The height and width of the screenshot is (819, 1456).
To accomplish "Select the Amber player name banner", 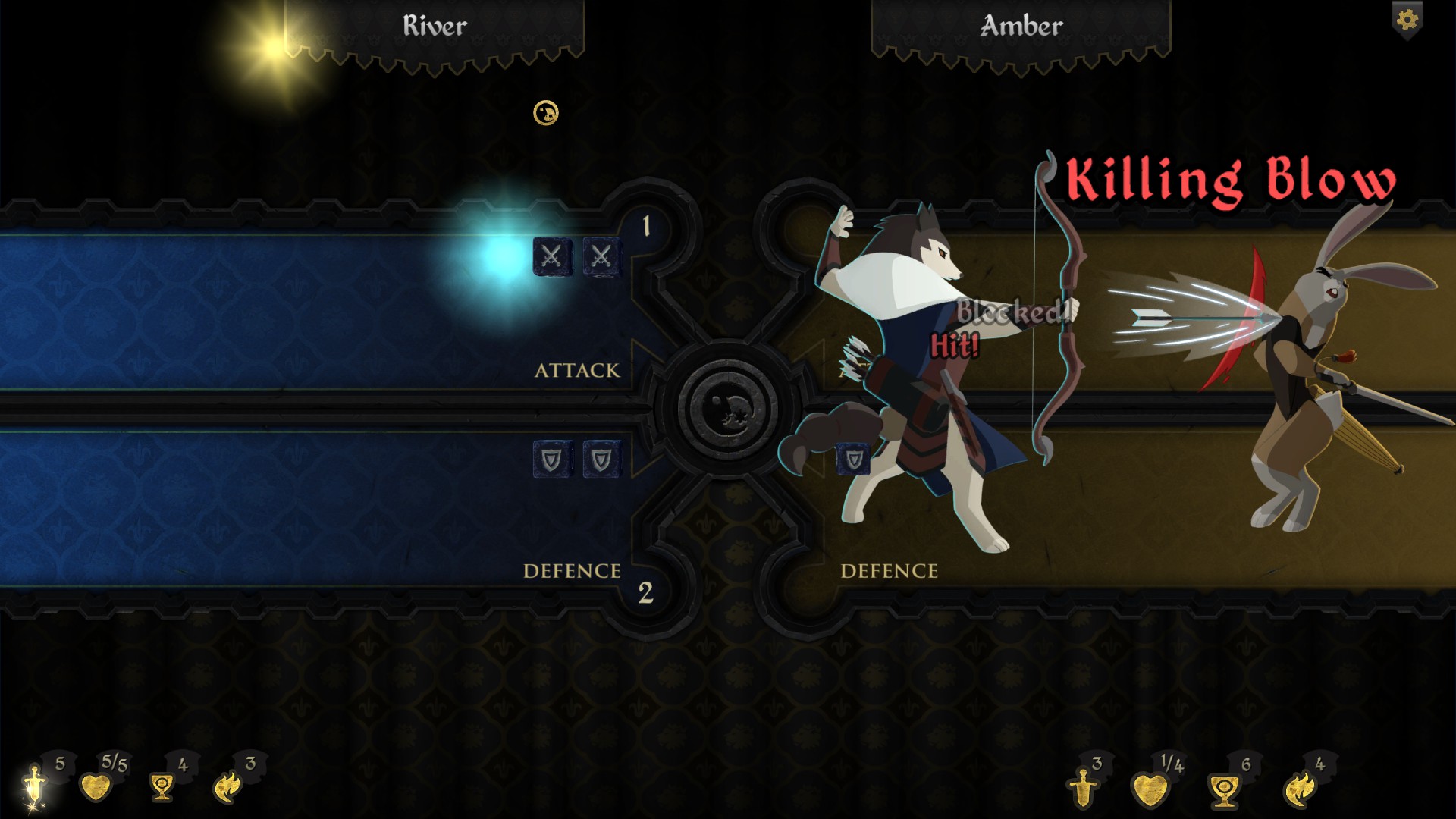I will (x=1021, y=27).
